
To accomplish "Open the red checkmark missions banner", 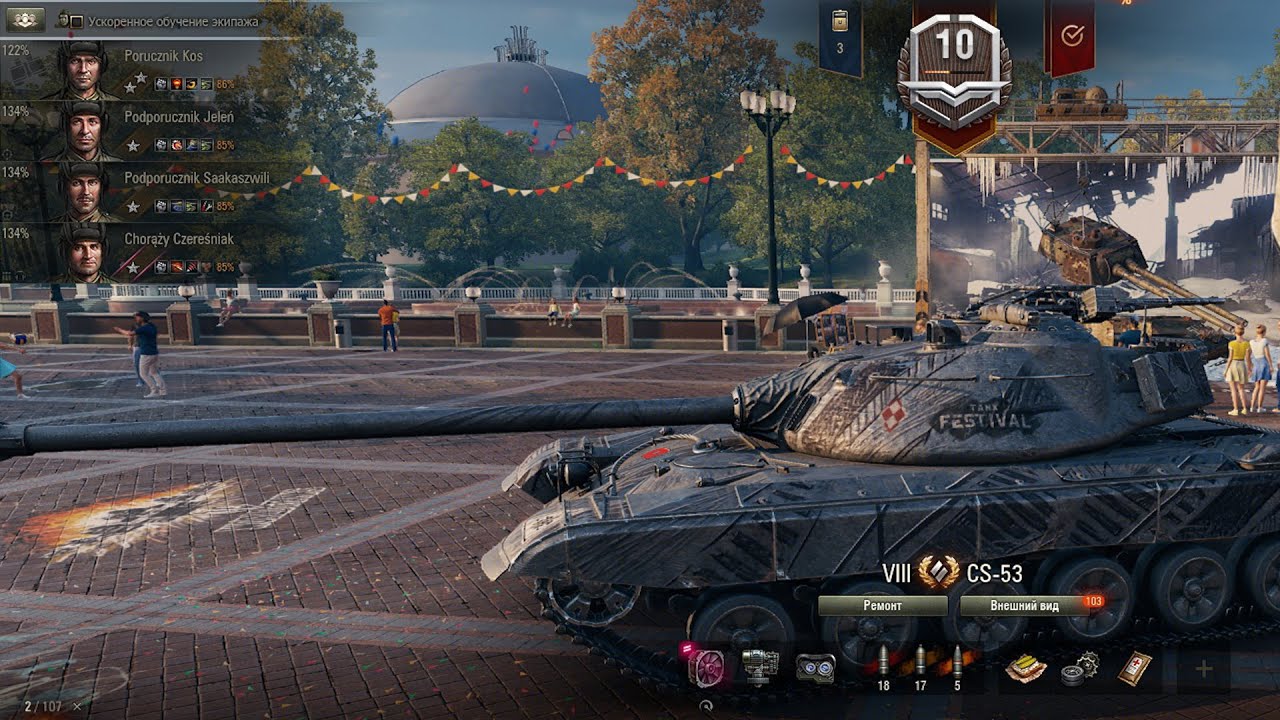I will pyautogui.click(x=1070, y=37).
